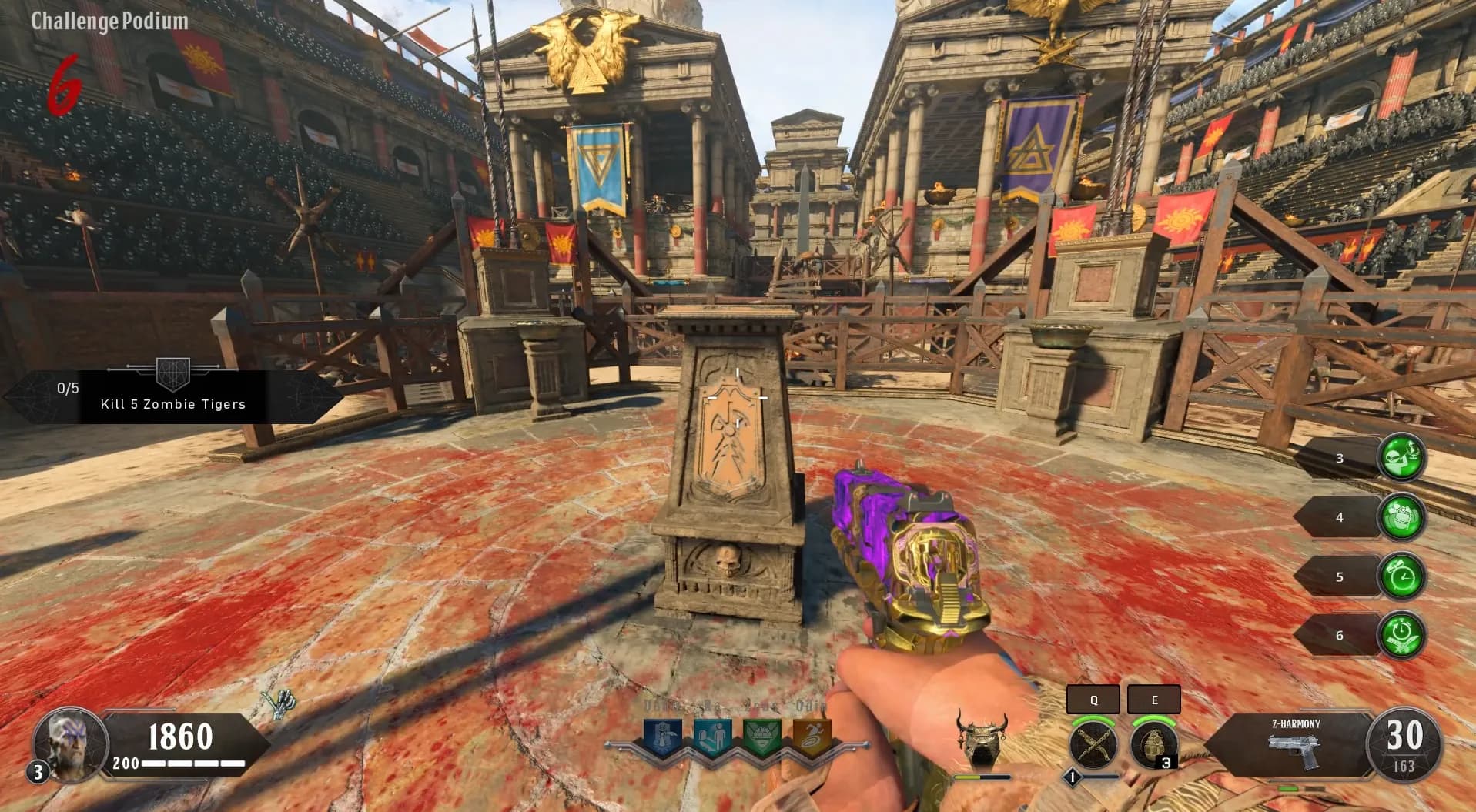
Task: Select the teal perk icon with standing figure
Action: click(712, 737)
